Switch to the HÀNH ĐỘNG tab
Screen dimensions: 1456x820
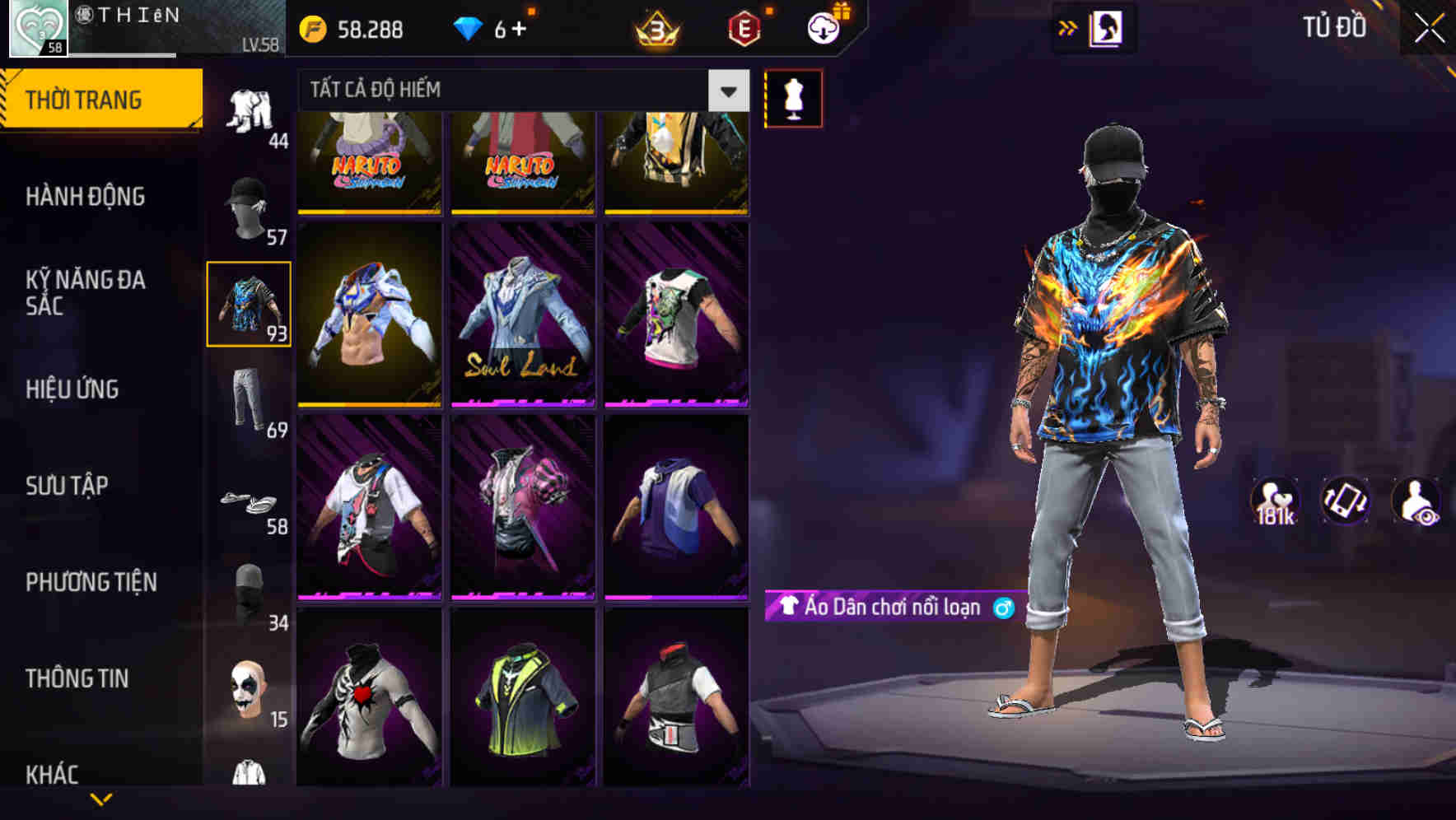pos(87,197)
